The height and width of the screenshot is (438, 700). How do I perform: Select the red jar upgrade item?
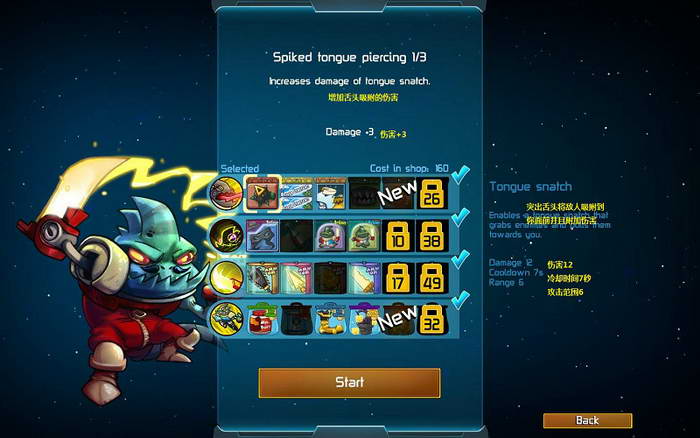click(x=263, y=320)
